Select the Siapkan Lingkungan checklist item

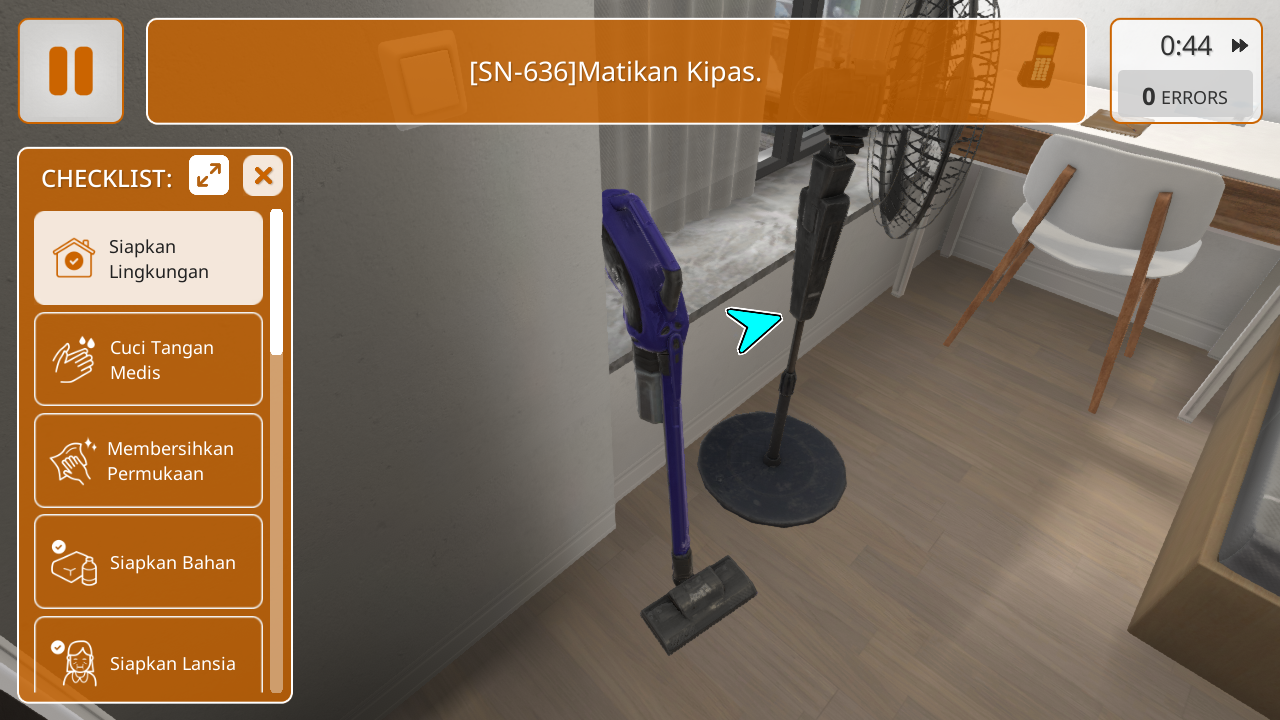click(149, 258)
